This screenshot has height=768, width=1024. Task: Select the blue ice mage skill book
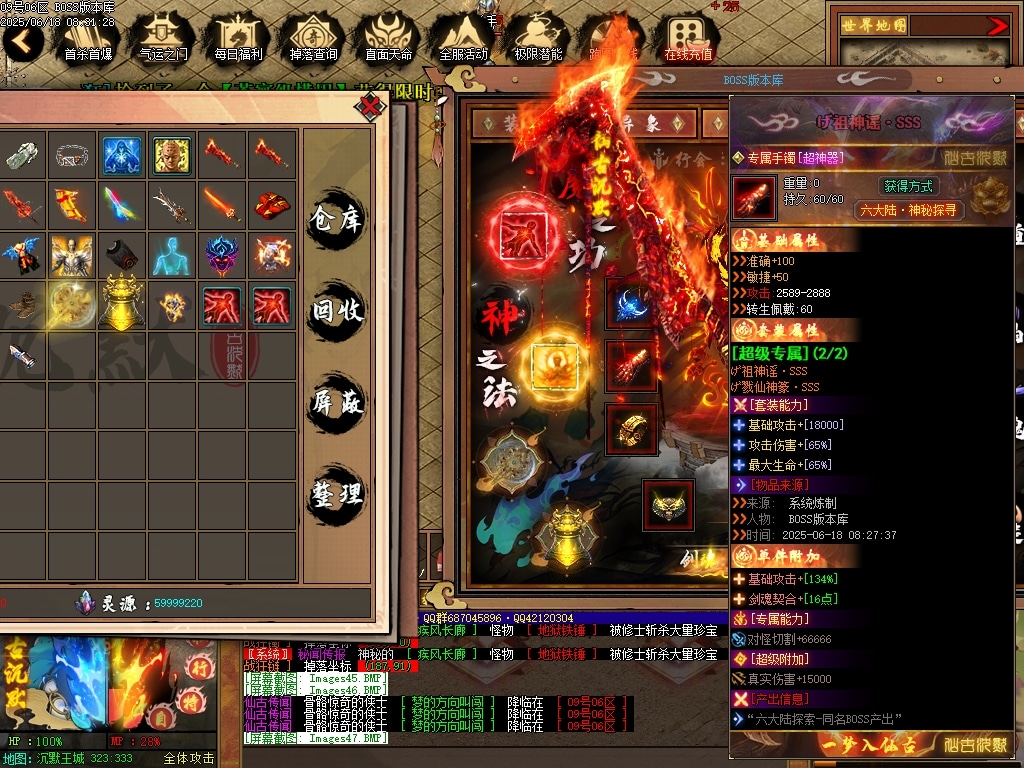pyautogui.click(x=122, y=155)
